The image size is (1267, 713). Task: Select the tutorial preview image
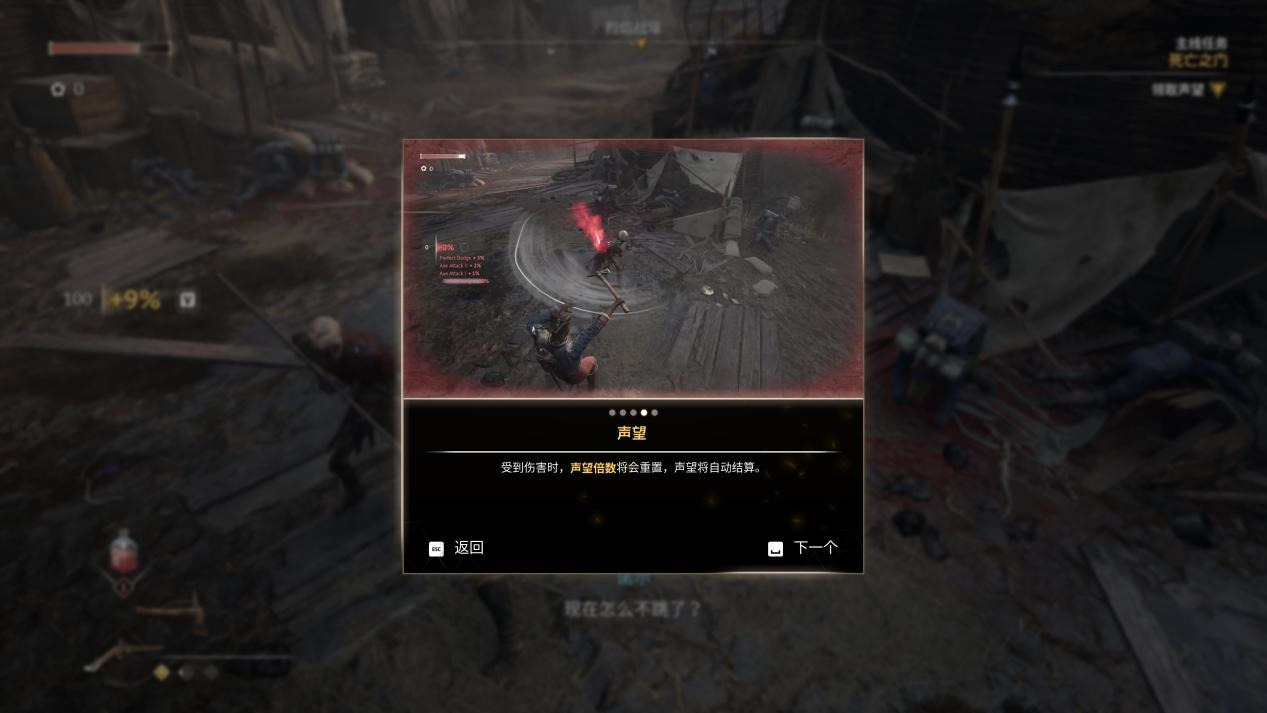(x=633, y=268)
